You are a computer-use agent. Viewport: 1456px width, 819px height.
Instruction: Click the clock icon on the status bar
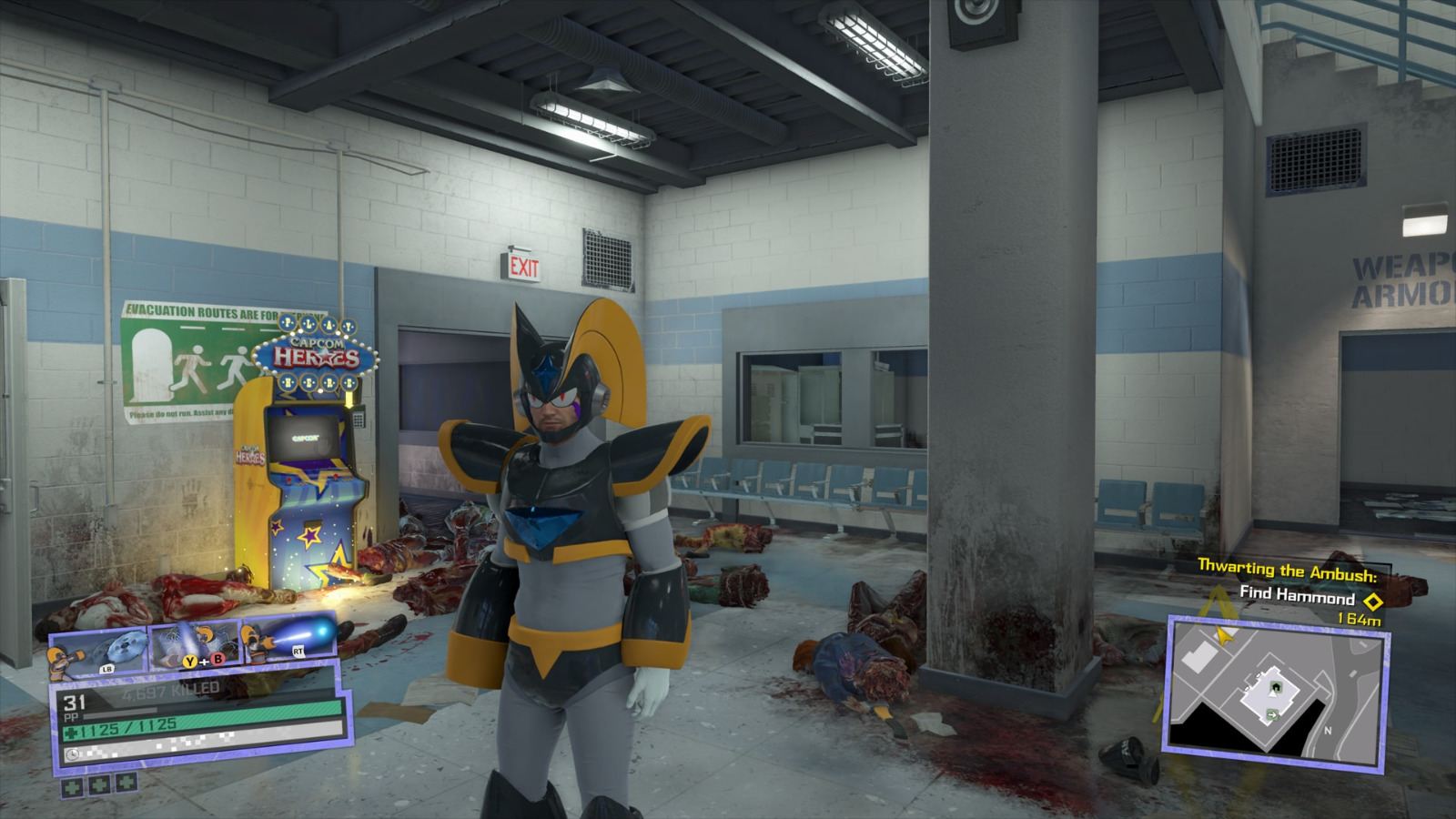(72, 753)
